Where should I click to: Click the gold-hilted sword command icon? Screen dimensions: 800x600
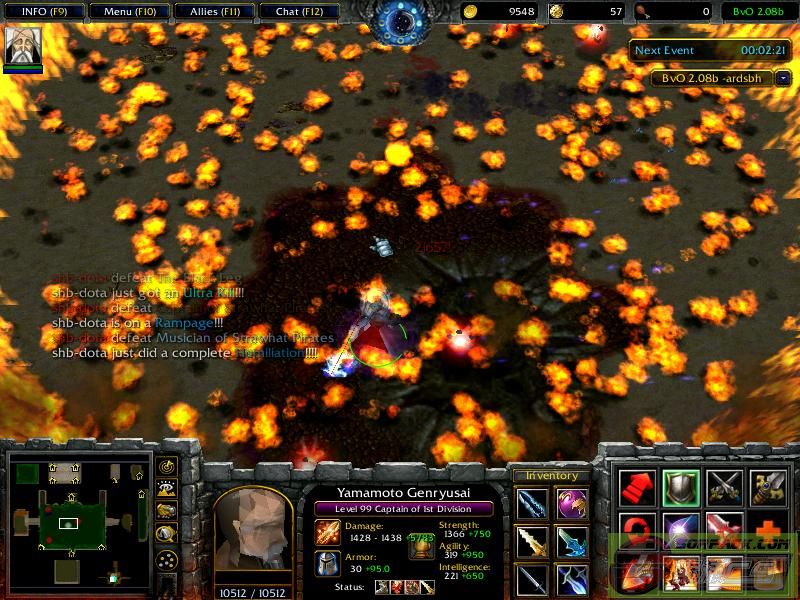point(767,488)
